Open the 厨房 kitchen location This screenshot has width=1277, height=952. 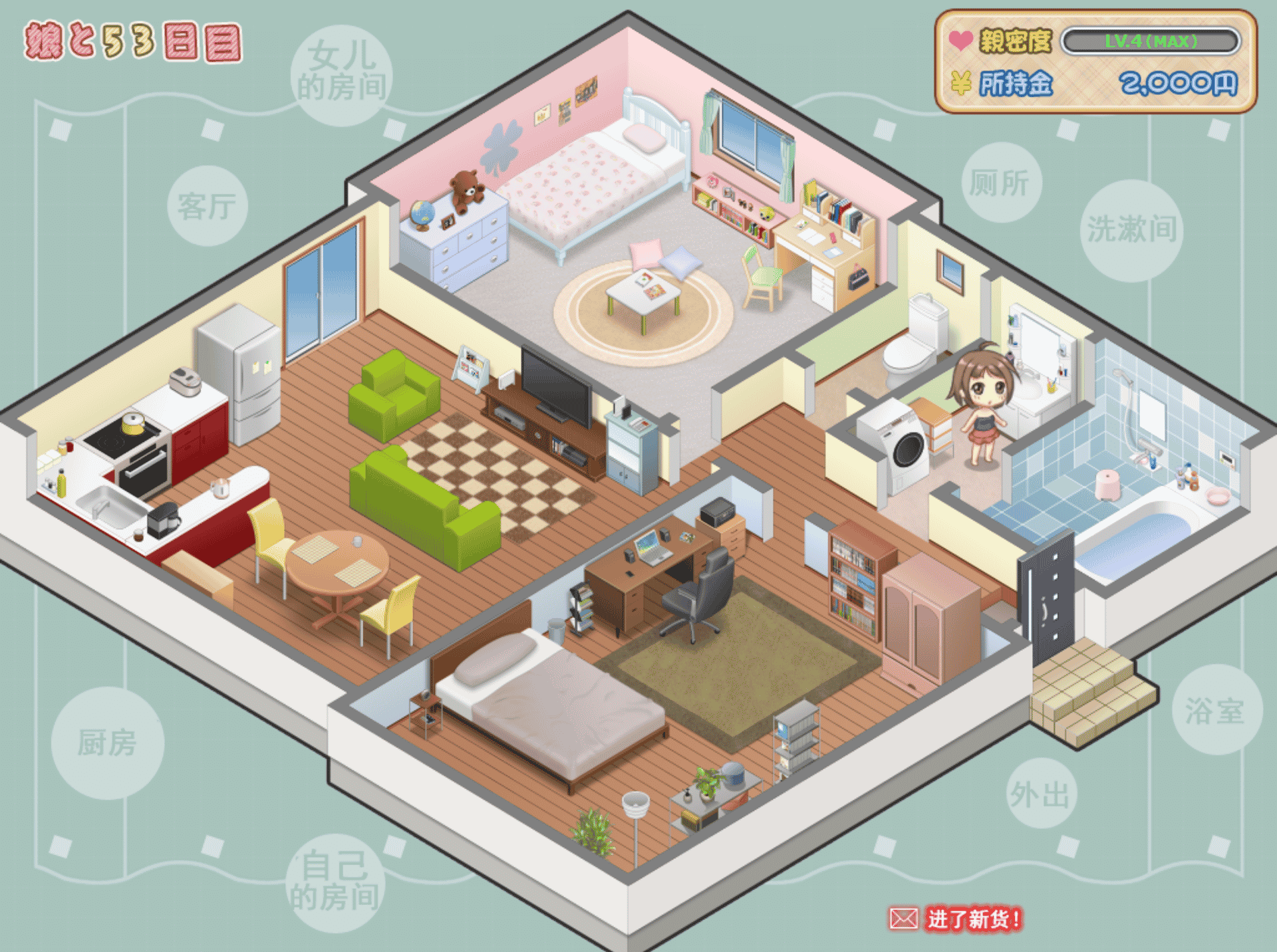pyautogui.click(x=107, y=743)
